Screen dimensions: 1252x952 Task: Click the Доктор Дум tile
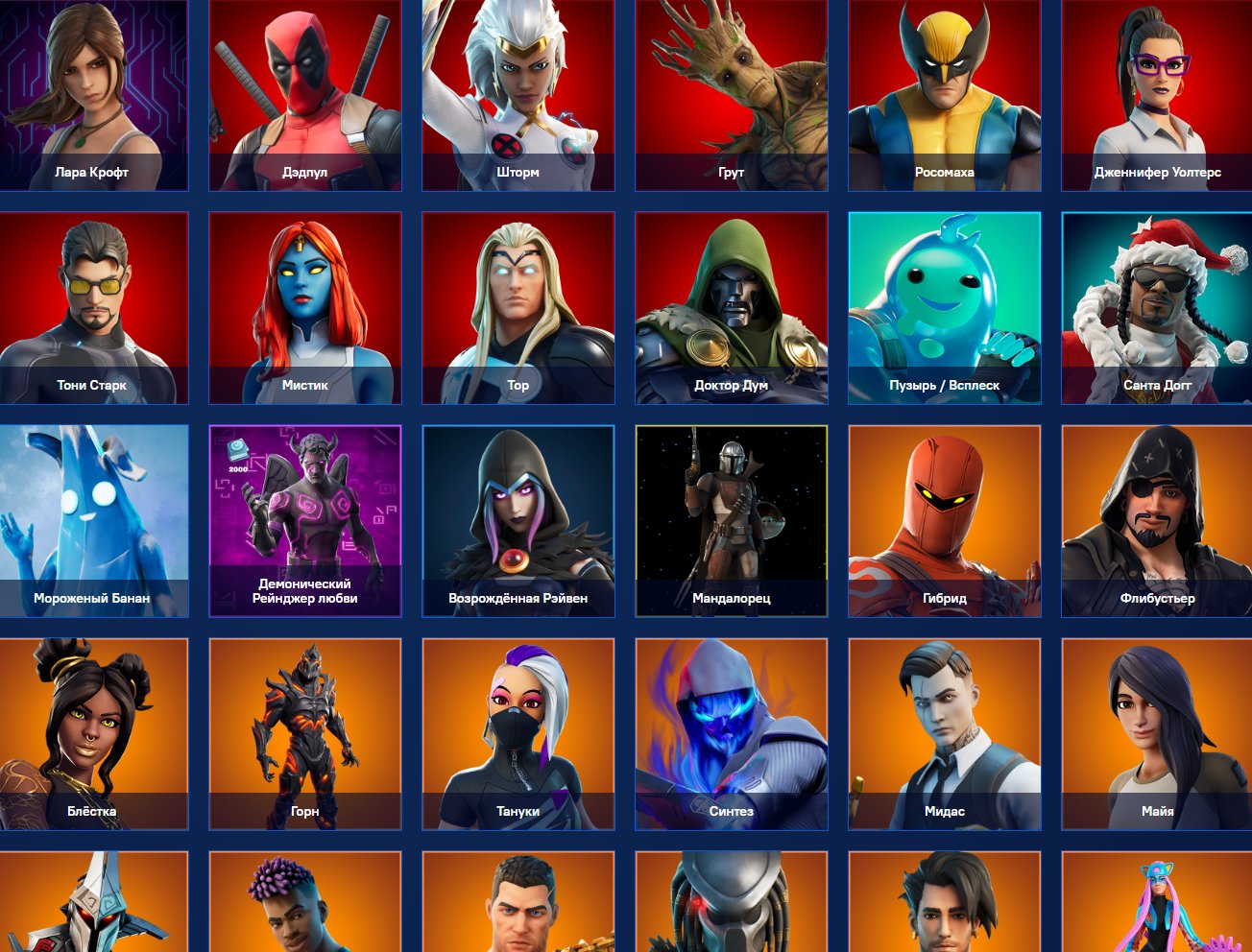pos(731,307)
